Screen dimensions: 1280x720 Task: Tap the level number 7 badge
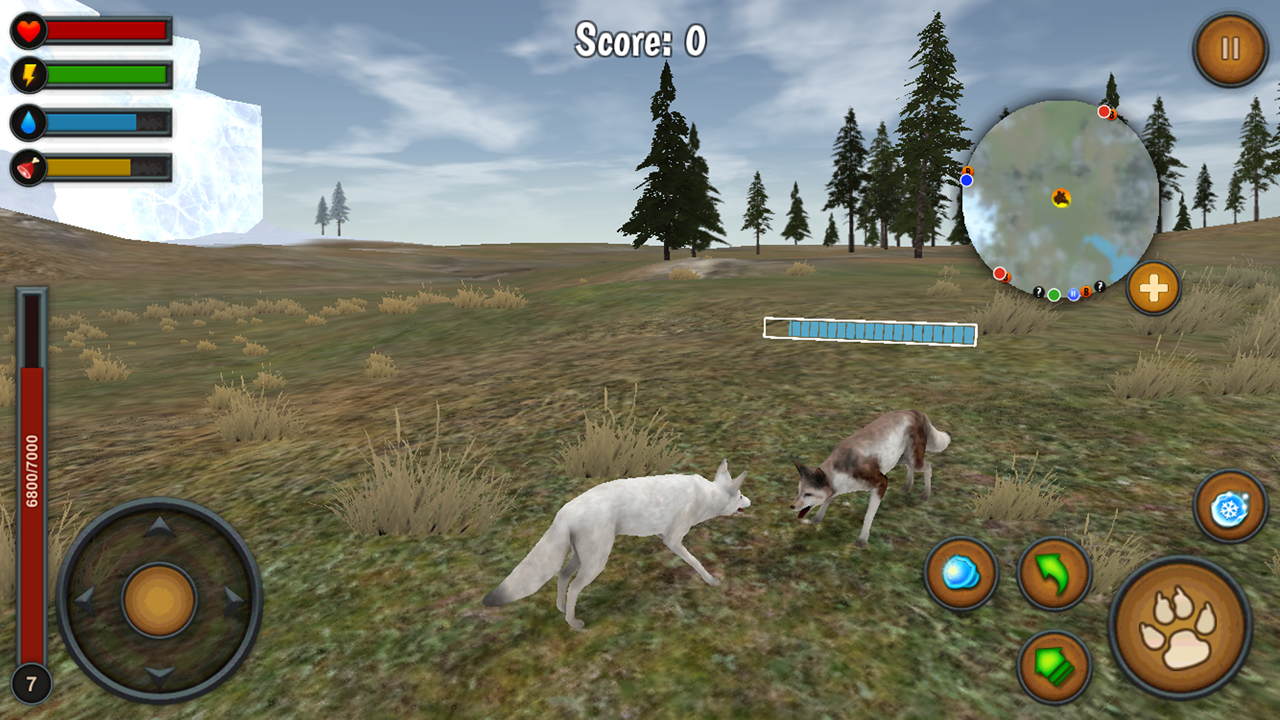[x=31, y=683]
